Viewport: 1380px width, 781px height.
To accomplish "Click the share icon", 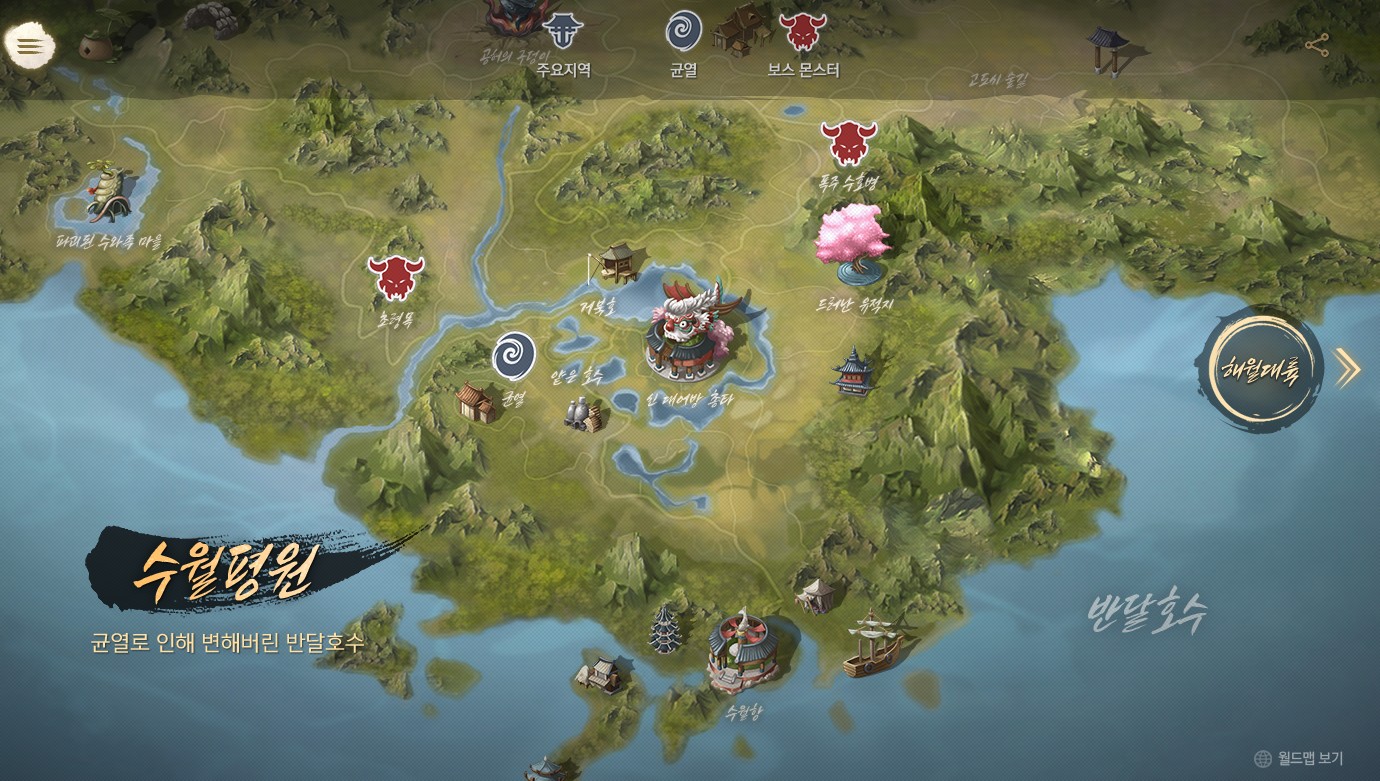I will click(x=1317, y=45).
